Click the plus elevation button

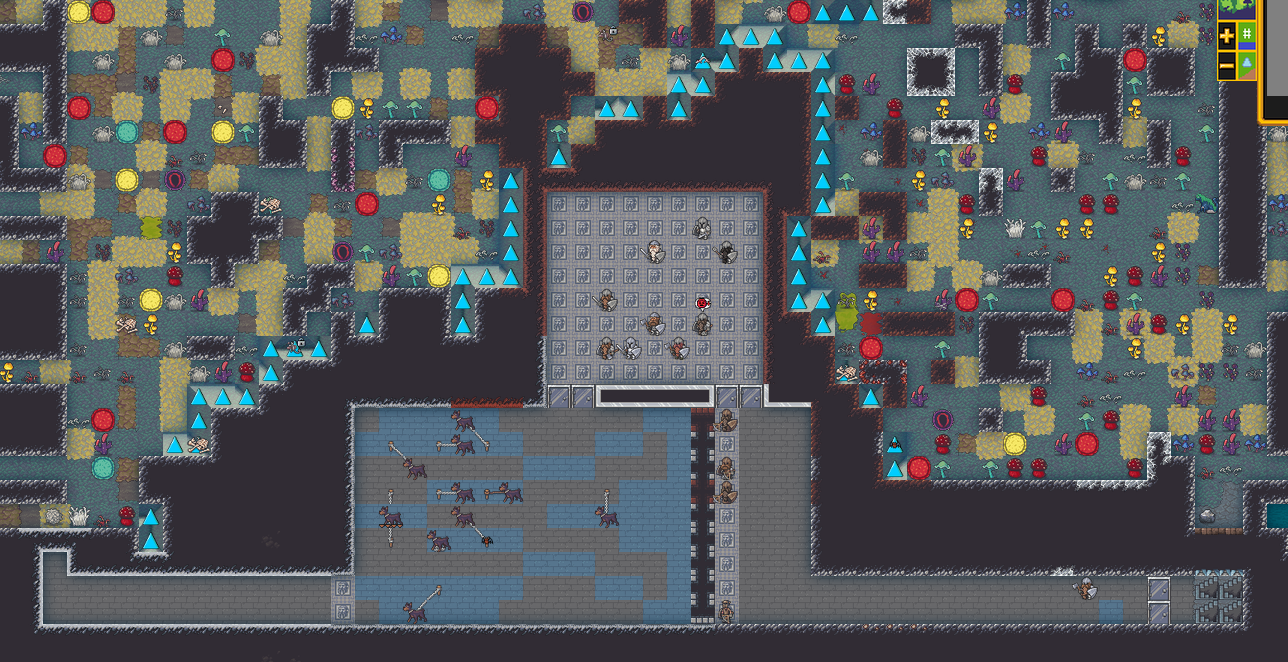[1228, 36]
